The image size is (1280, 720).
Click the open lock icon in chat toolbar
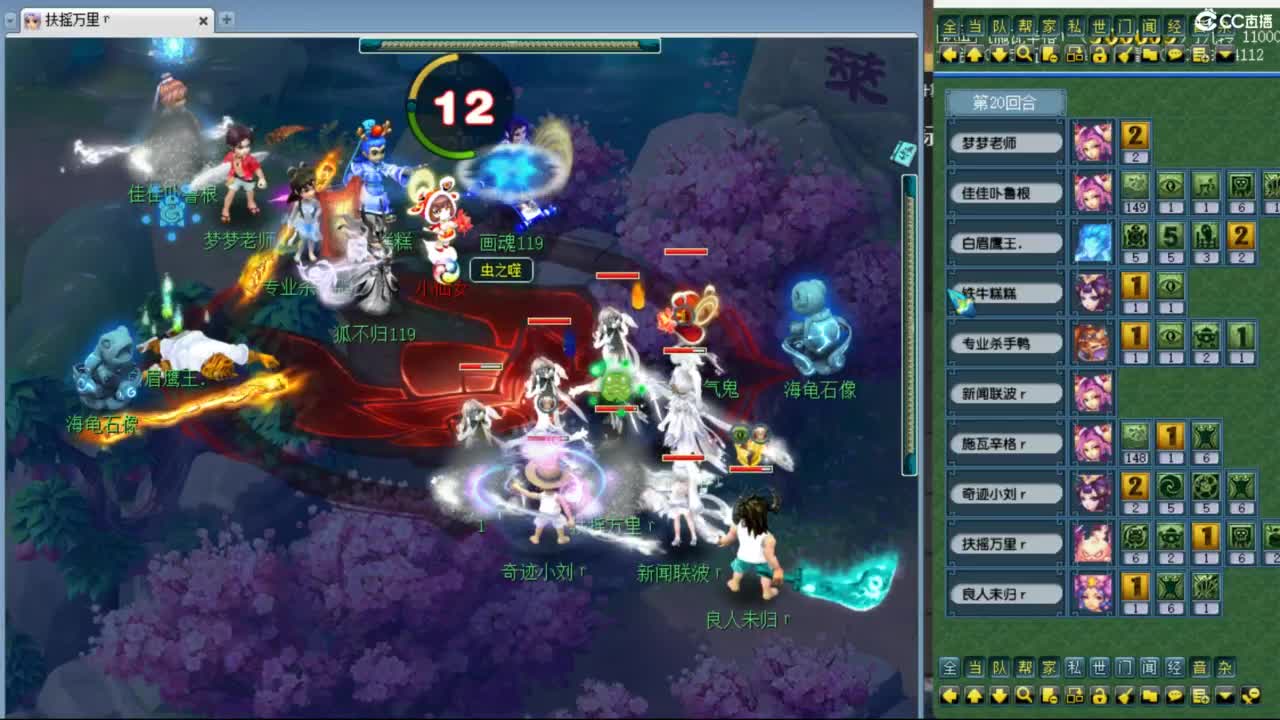point(1098,694)
